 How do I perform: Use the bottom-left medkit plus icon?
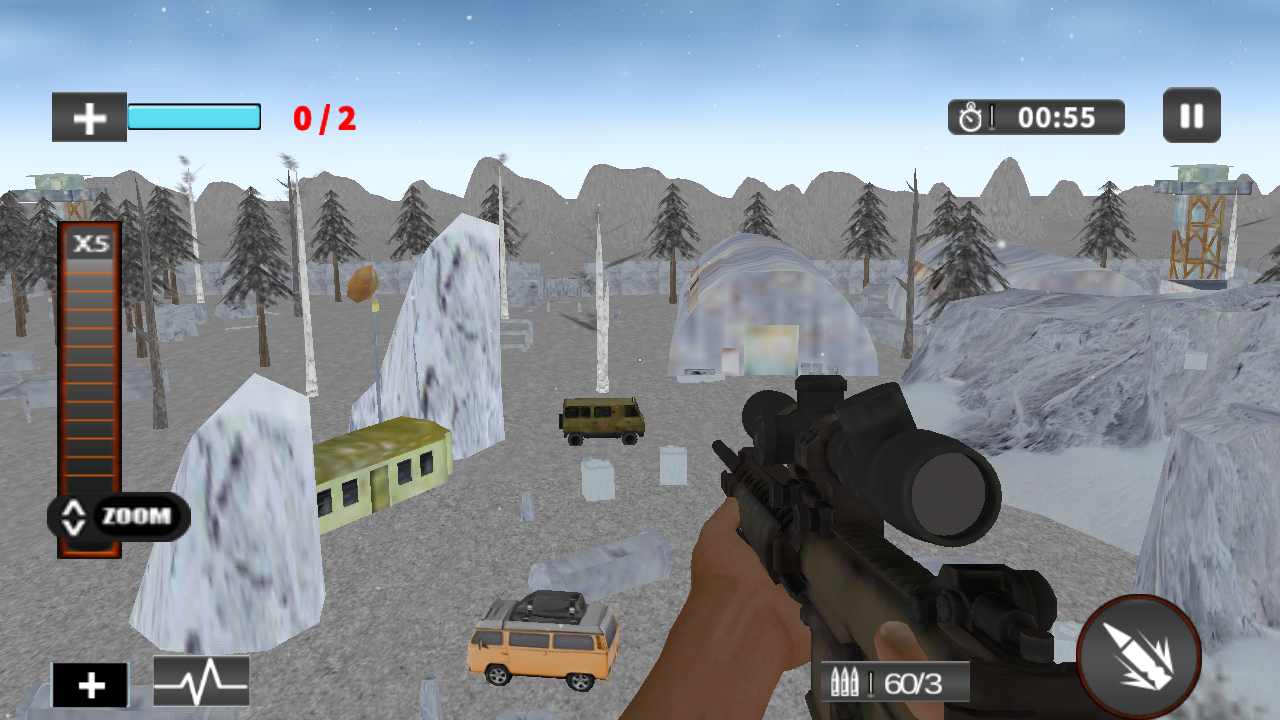coord(91,684)
